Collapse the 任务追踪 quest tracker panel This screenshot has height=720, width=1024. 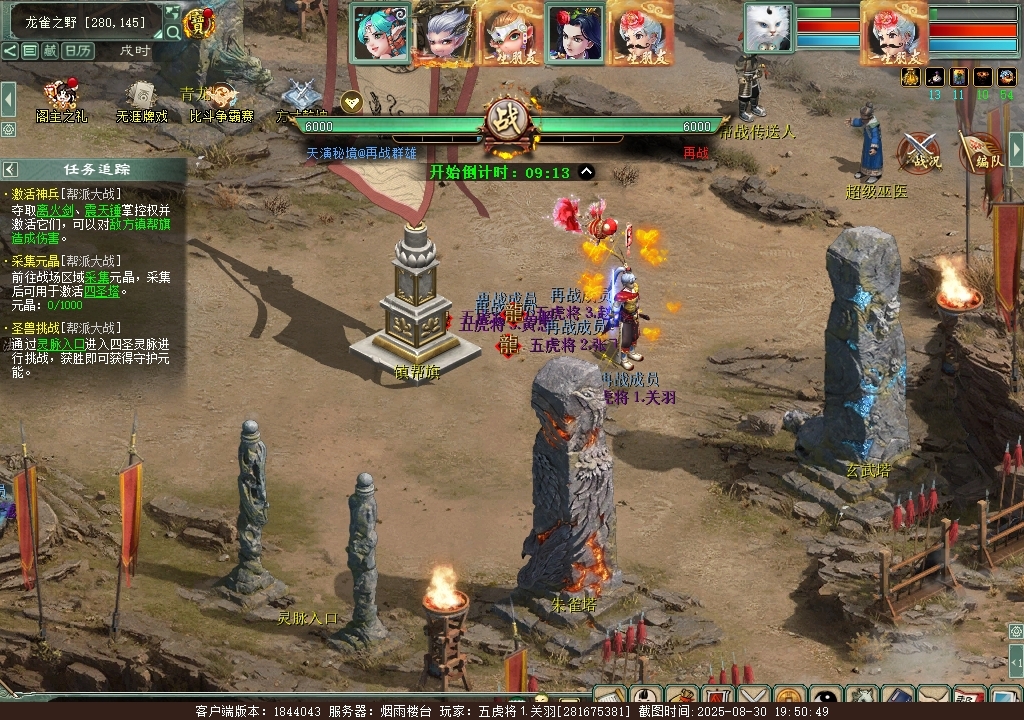point(10,169)
